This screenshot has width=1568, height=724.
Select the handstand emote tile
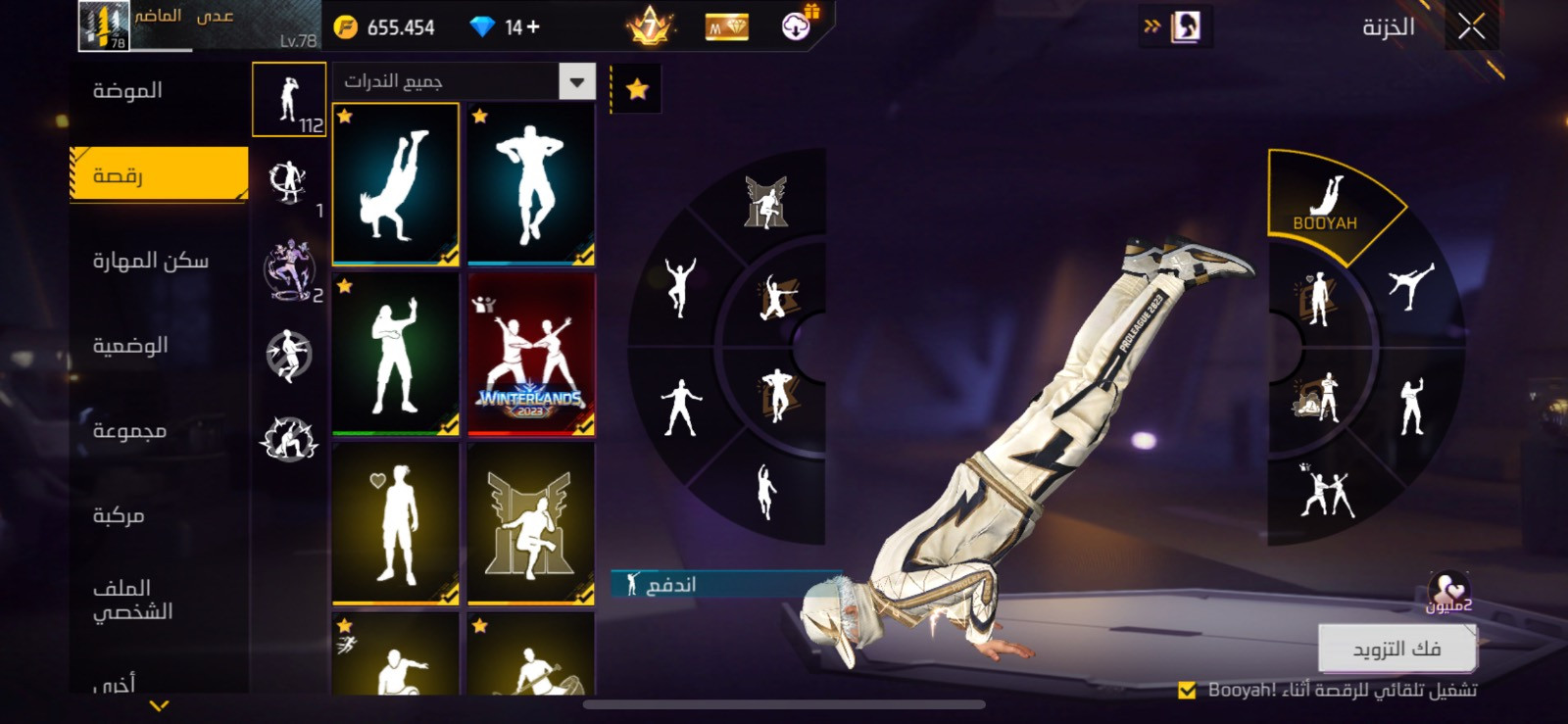pyautogui.click(x=396, y=184)
